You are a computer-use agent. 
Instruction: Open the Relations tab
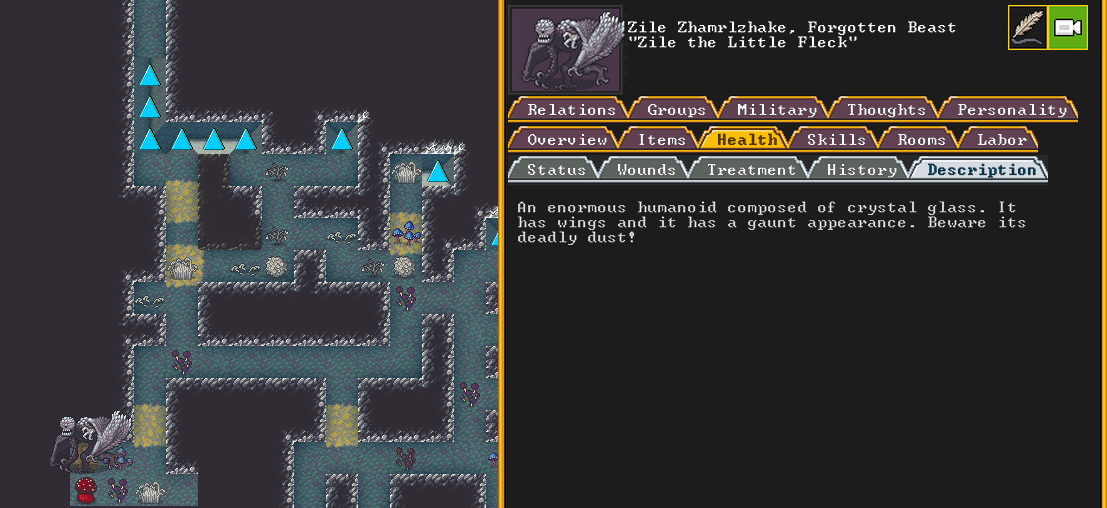[x=571, y=110]
